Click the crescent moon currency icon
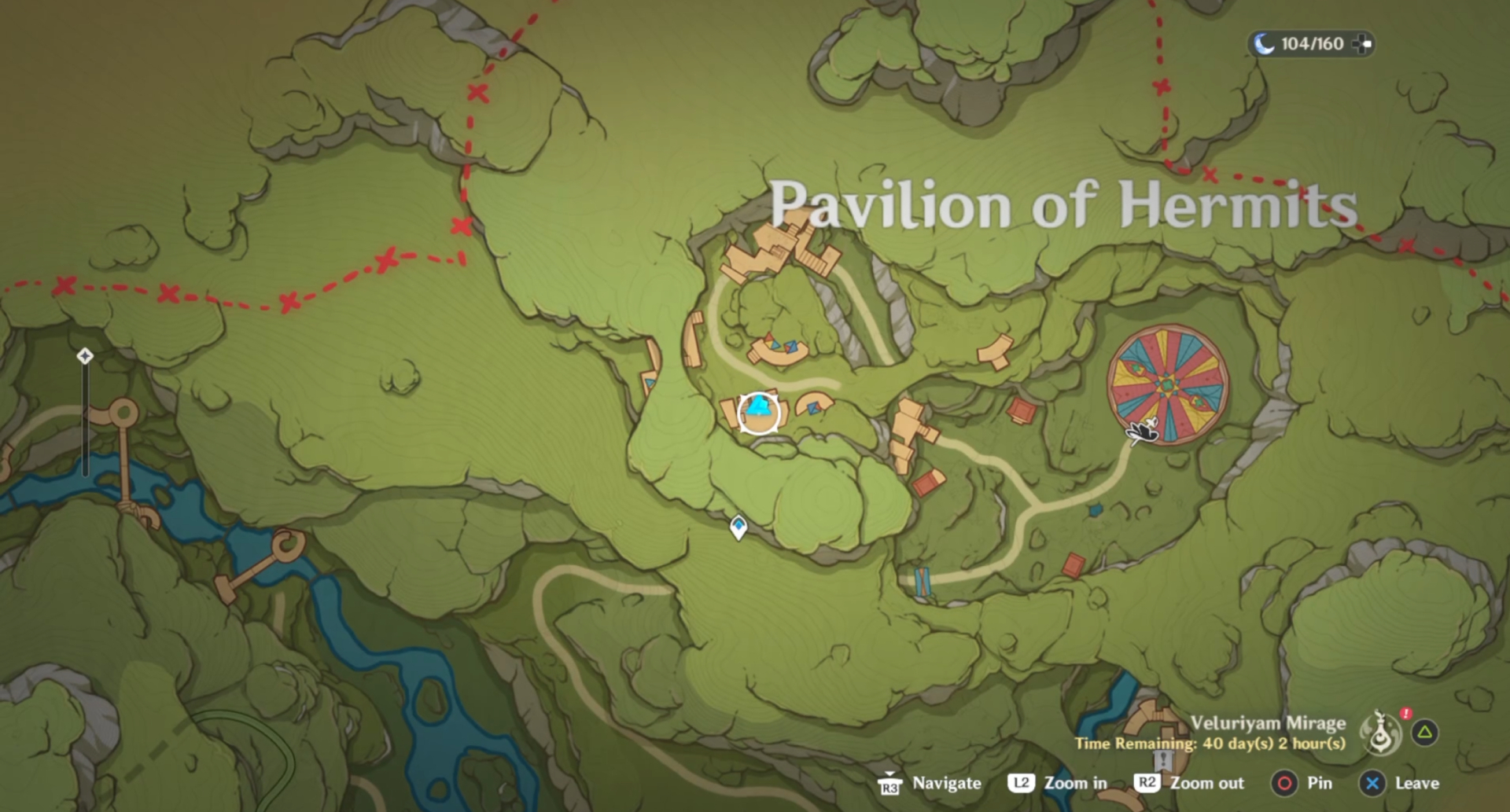This screenshot has height=812, width=1510. [1265, 44]
